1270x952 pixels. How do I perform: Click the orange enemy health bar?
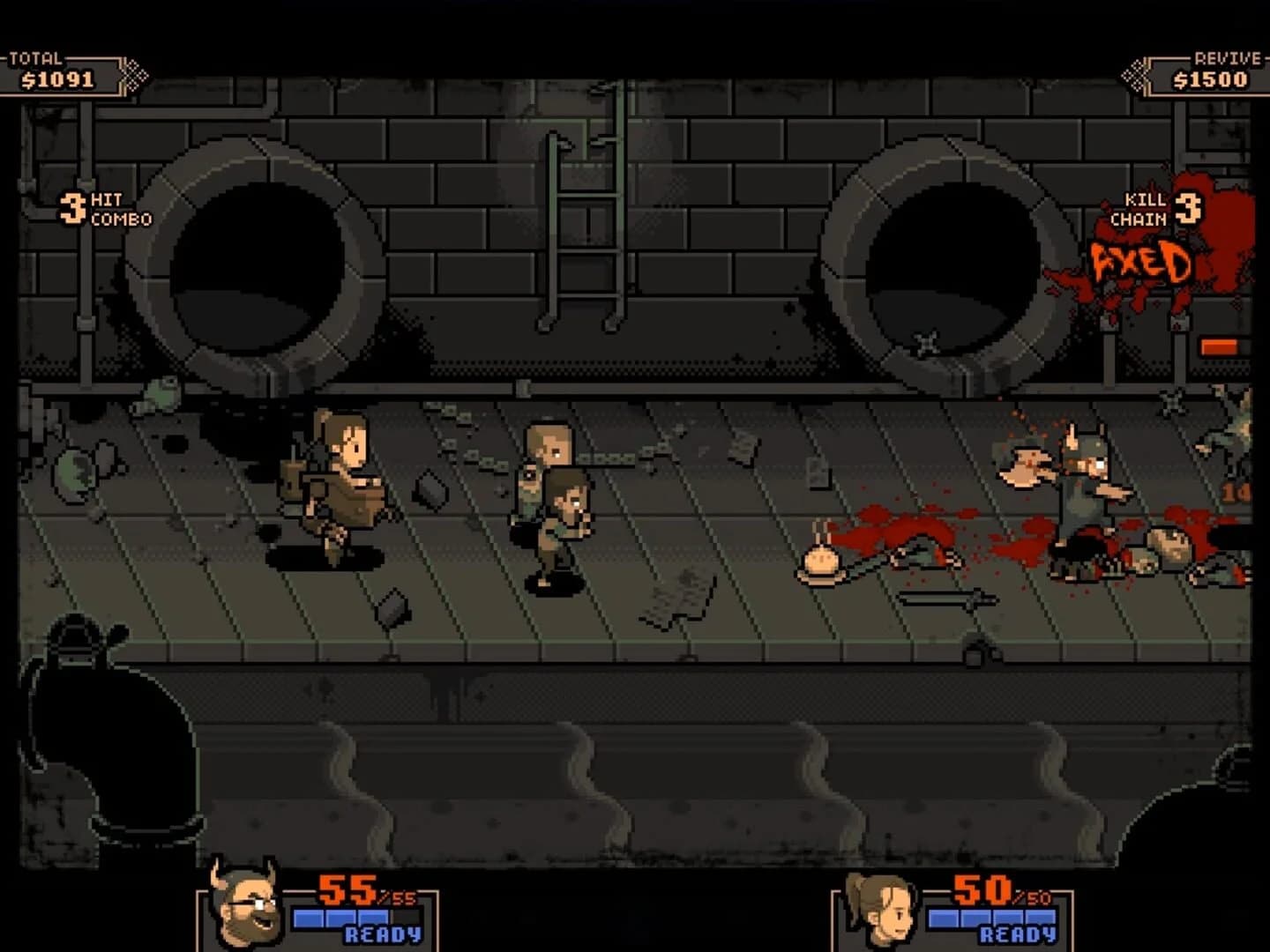click(x=1221, y=345)
